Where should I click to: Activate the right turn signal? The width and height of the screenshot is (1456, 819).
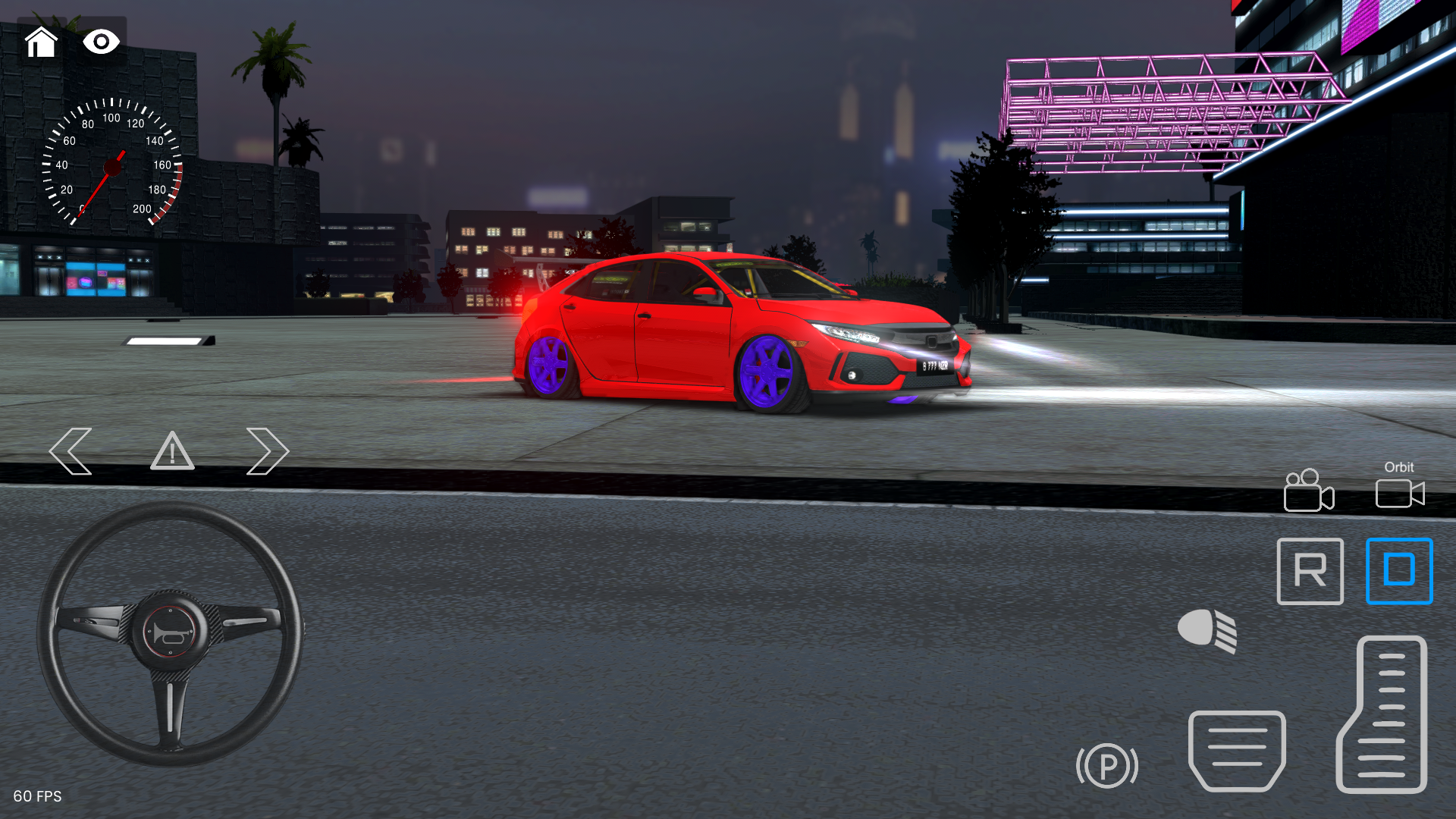tap(267, 451)
